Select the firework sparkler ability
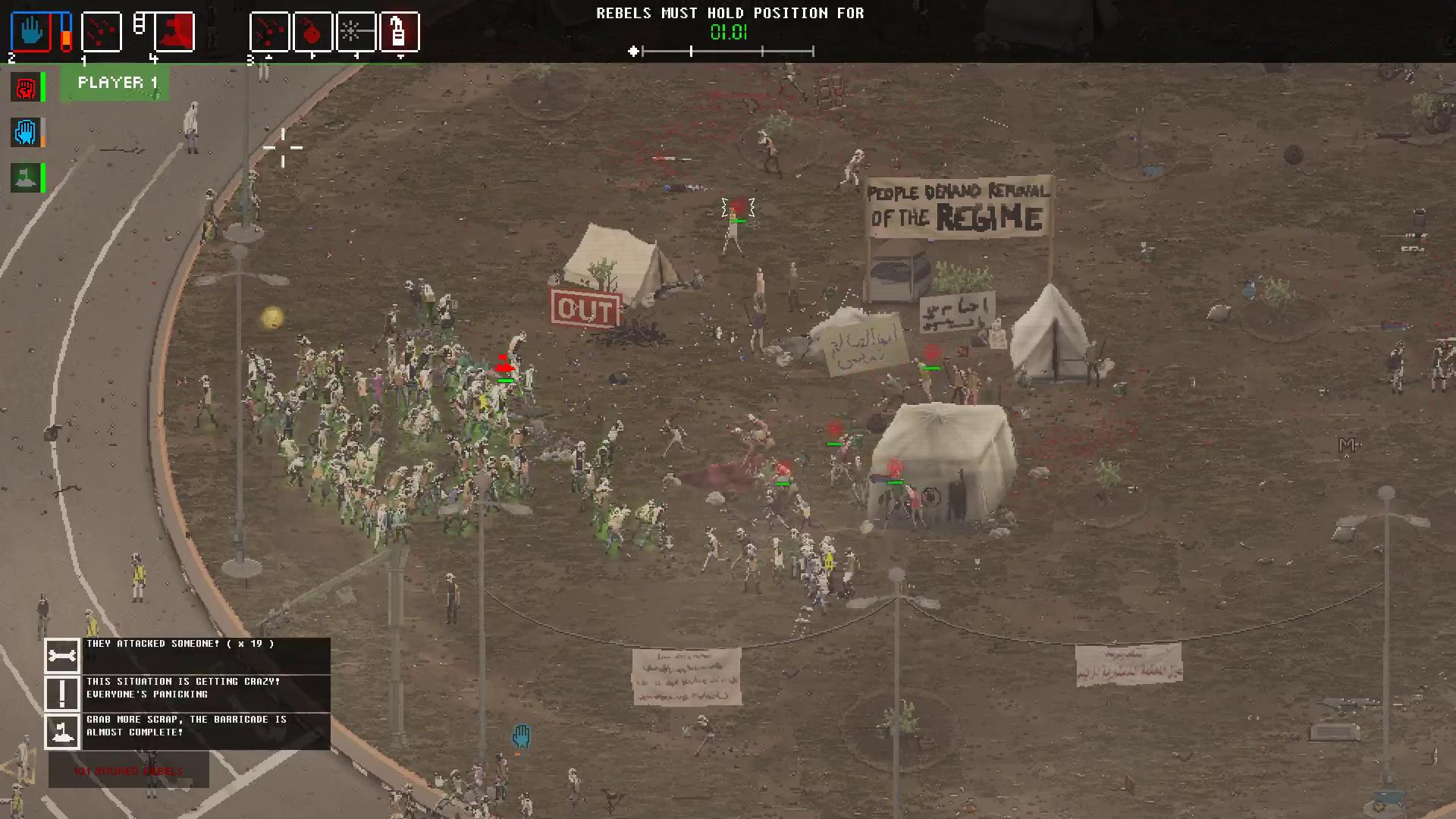Image resolution: width=1456 pixels, height=819 pixels. point(357,31)
